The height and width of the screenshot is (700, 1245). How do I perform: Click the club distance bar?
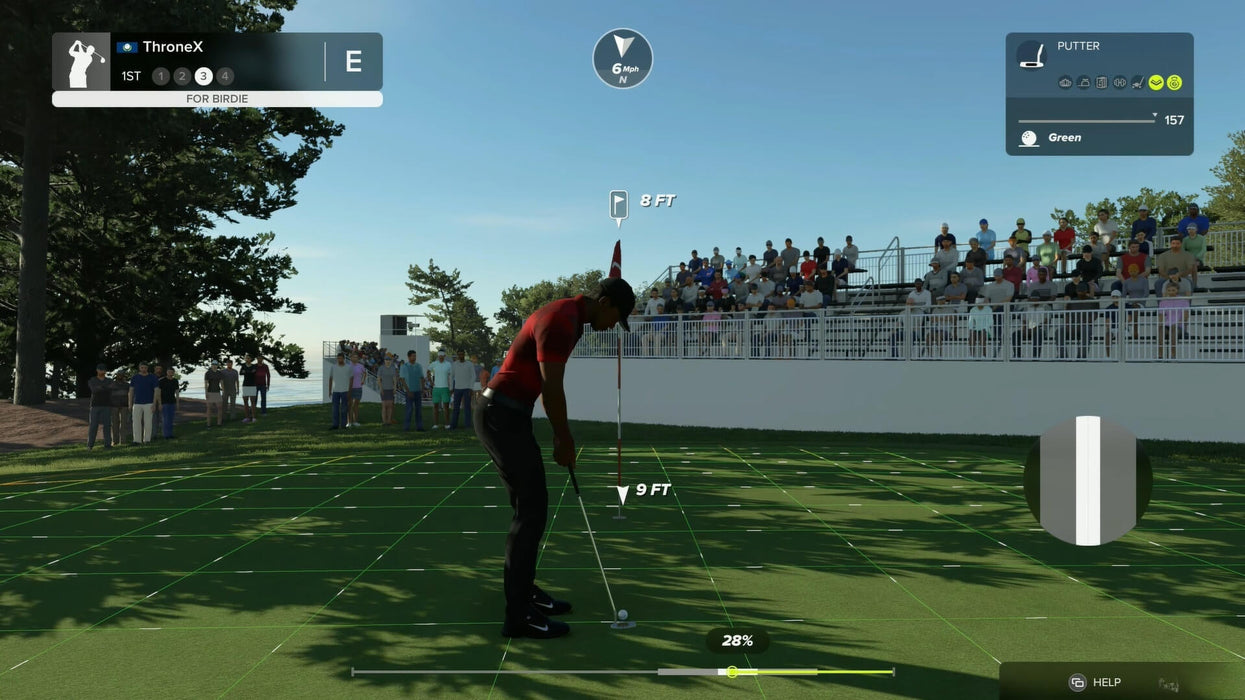tap(1087, 121)
